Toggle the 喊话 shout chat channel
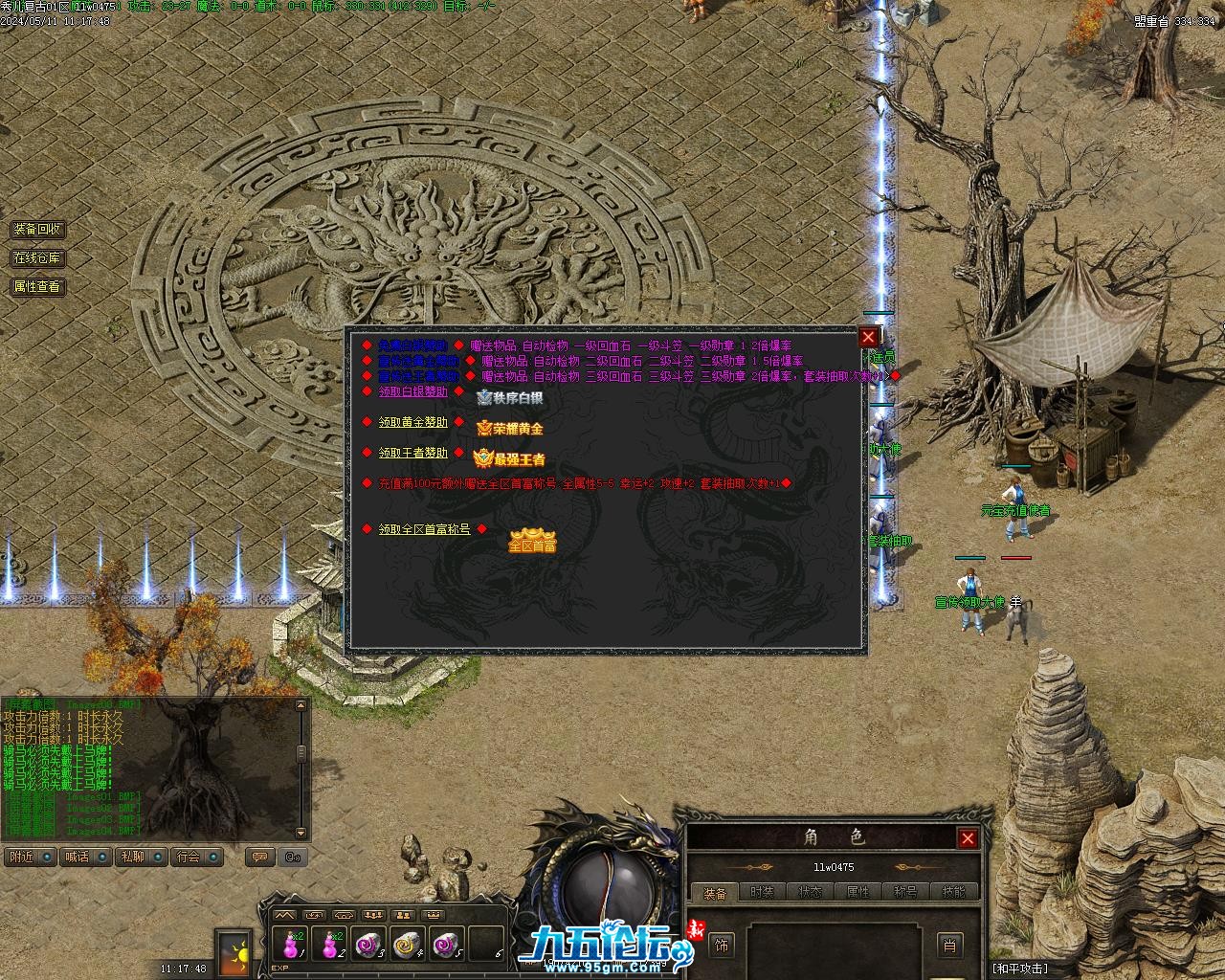The width and height of the screenshot is (1225, 980). [x=86, y=857]
